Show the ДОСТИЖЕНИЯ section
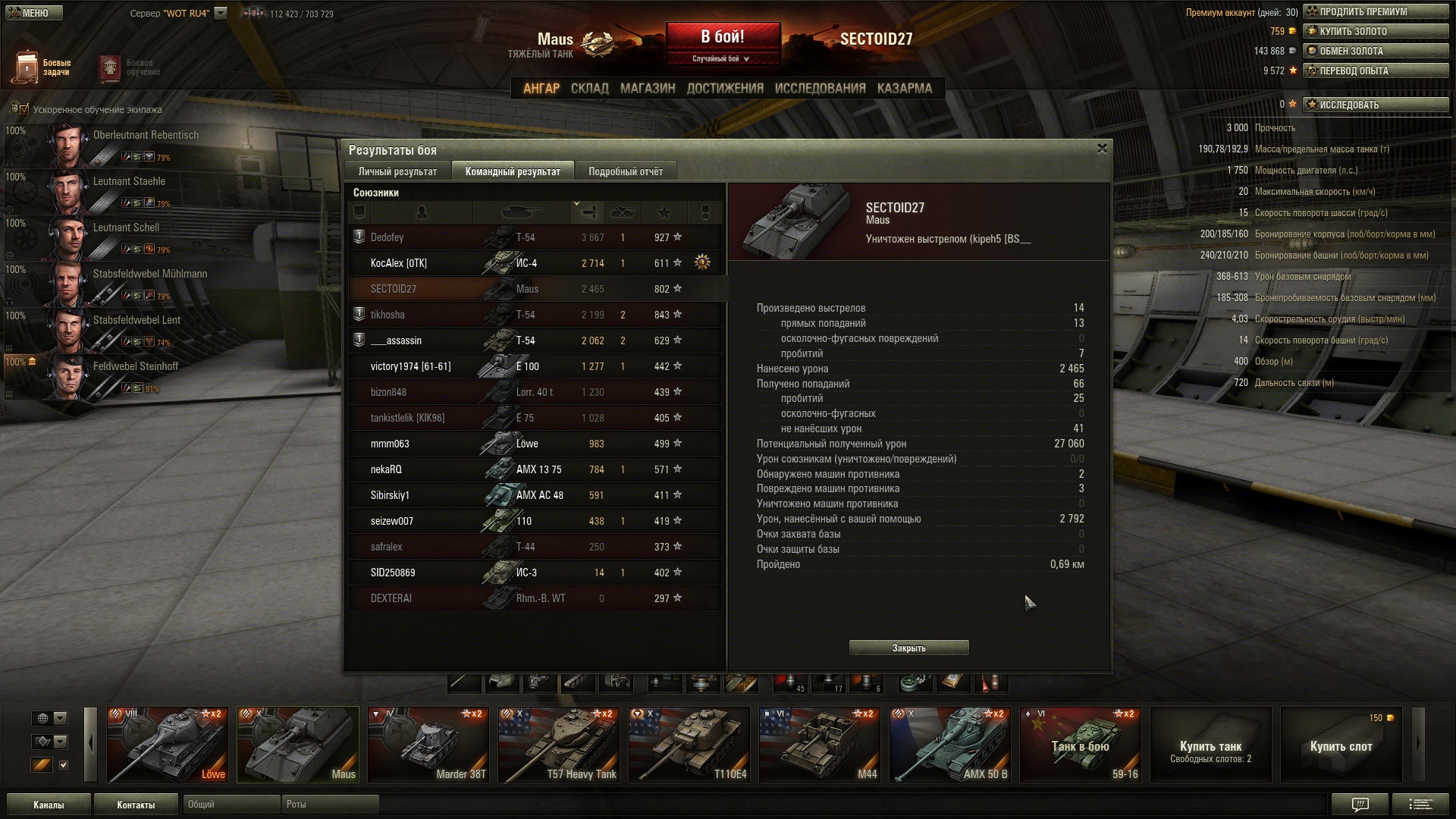This screenshot has height=819, width=1456. (x=724, y=88)
